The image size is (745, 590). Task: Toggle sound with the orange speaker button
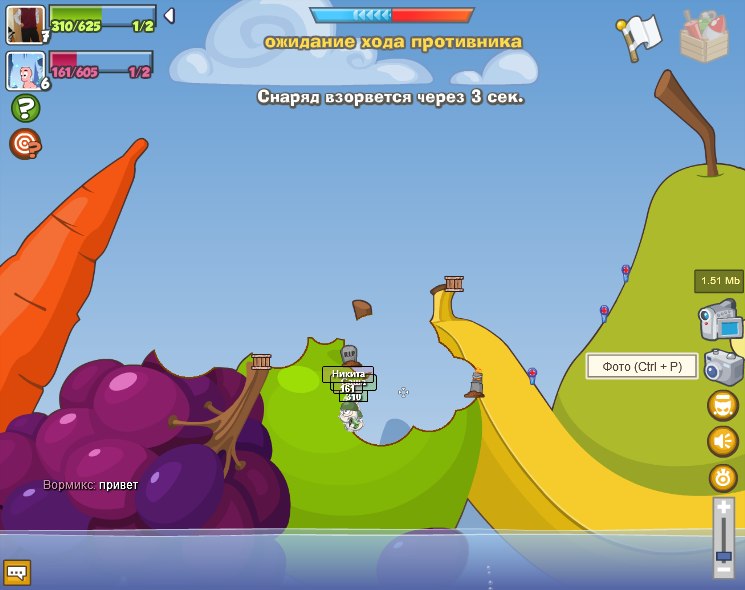pos(723,441)
